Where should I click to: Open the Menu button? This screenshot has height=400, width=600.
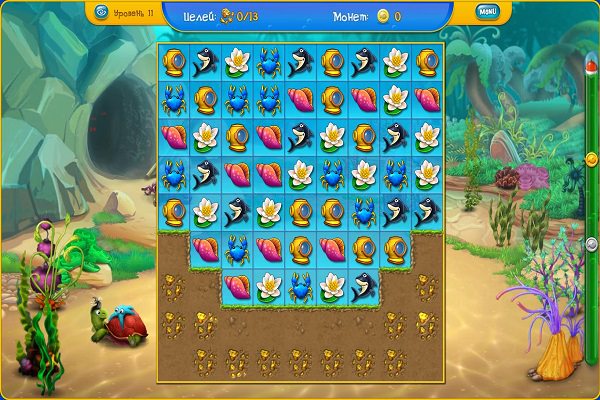click(487, 12)
